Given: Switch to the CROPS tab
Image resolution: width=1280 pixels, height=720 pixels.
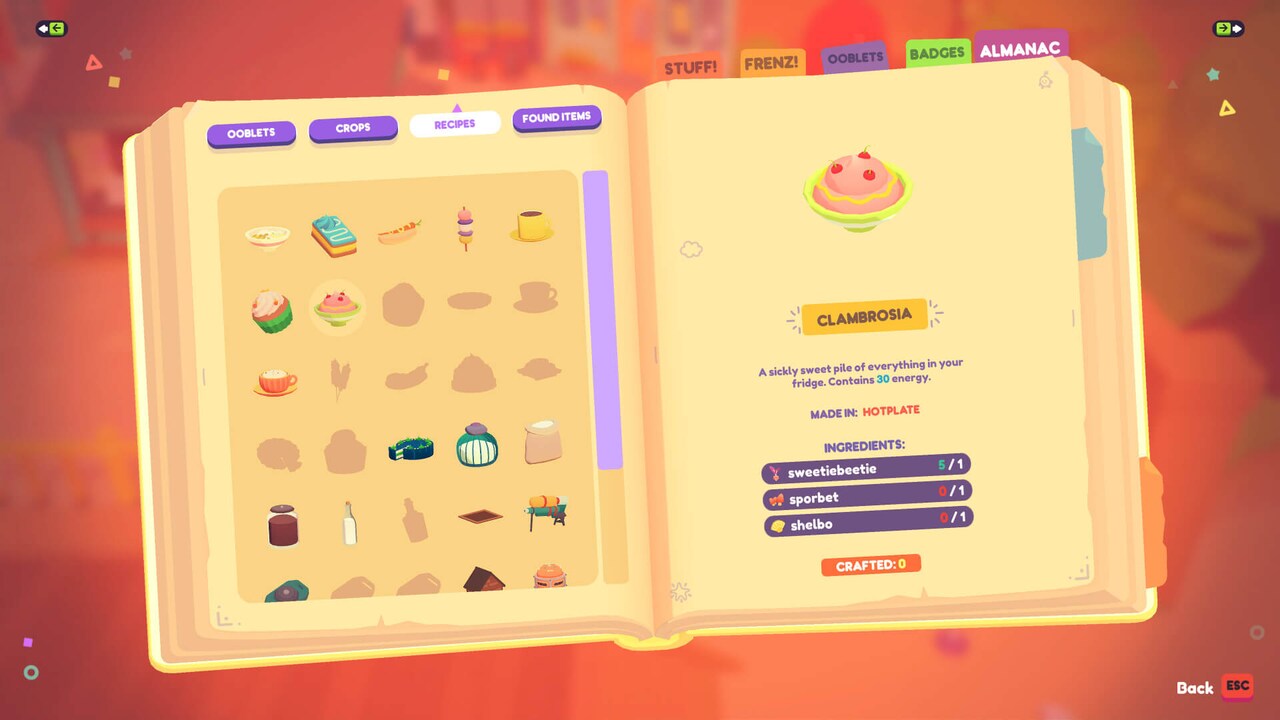Looking at the screenshot, I should tap(353, 127).
